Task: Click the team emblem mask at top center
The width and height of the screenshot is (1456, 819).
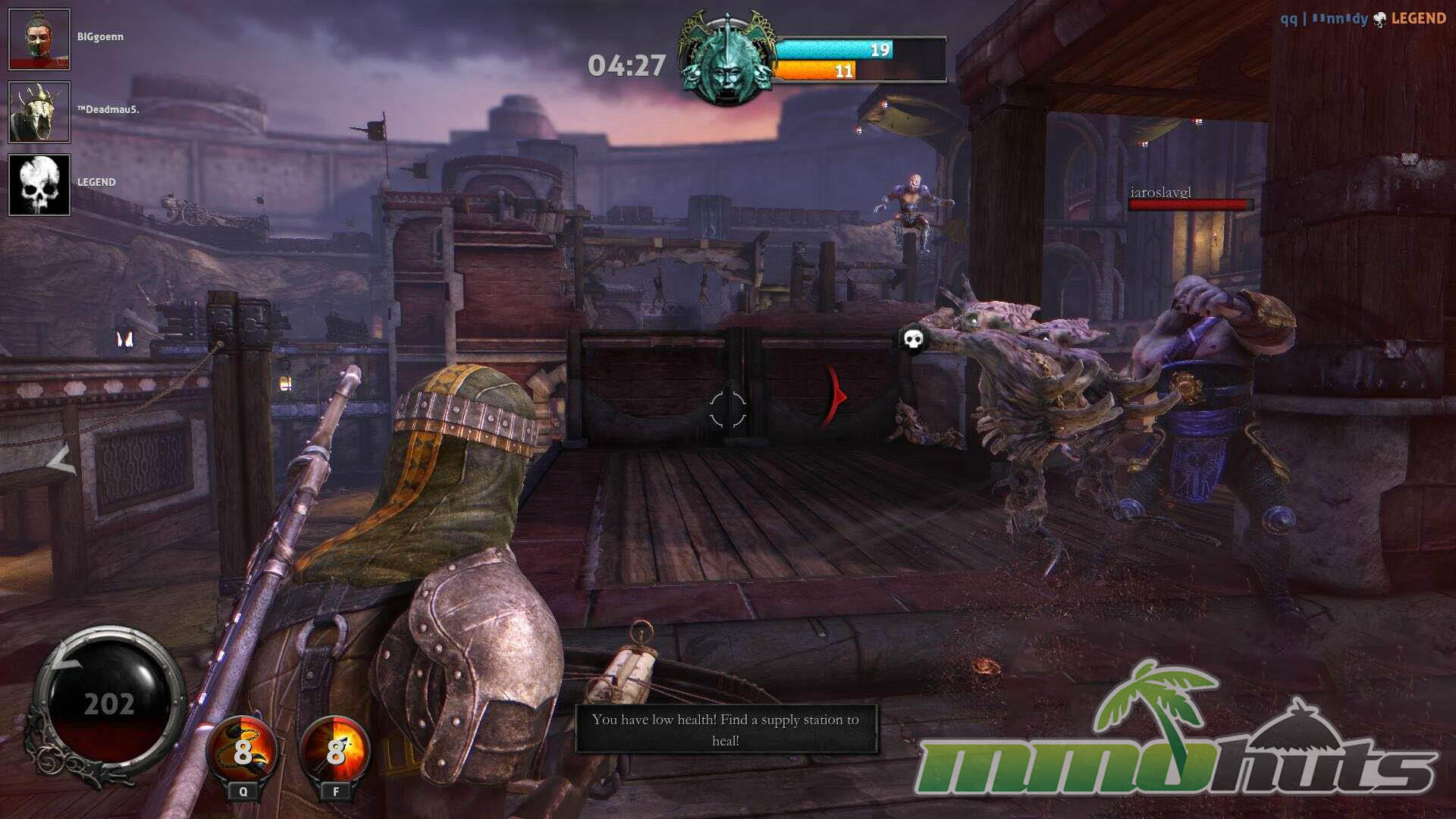Action: [x=726, y=62]
